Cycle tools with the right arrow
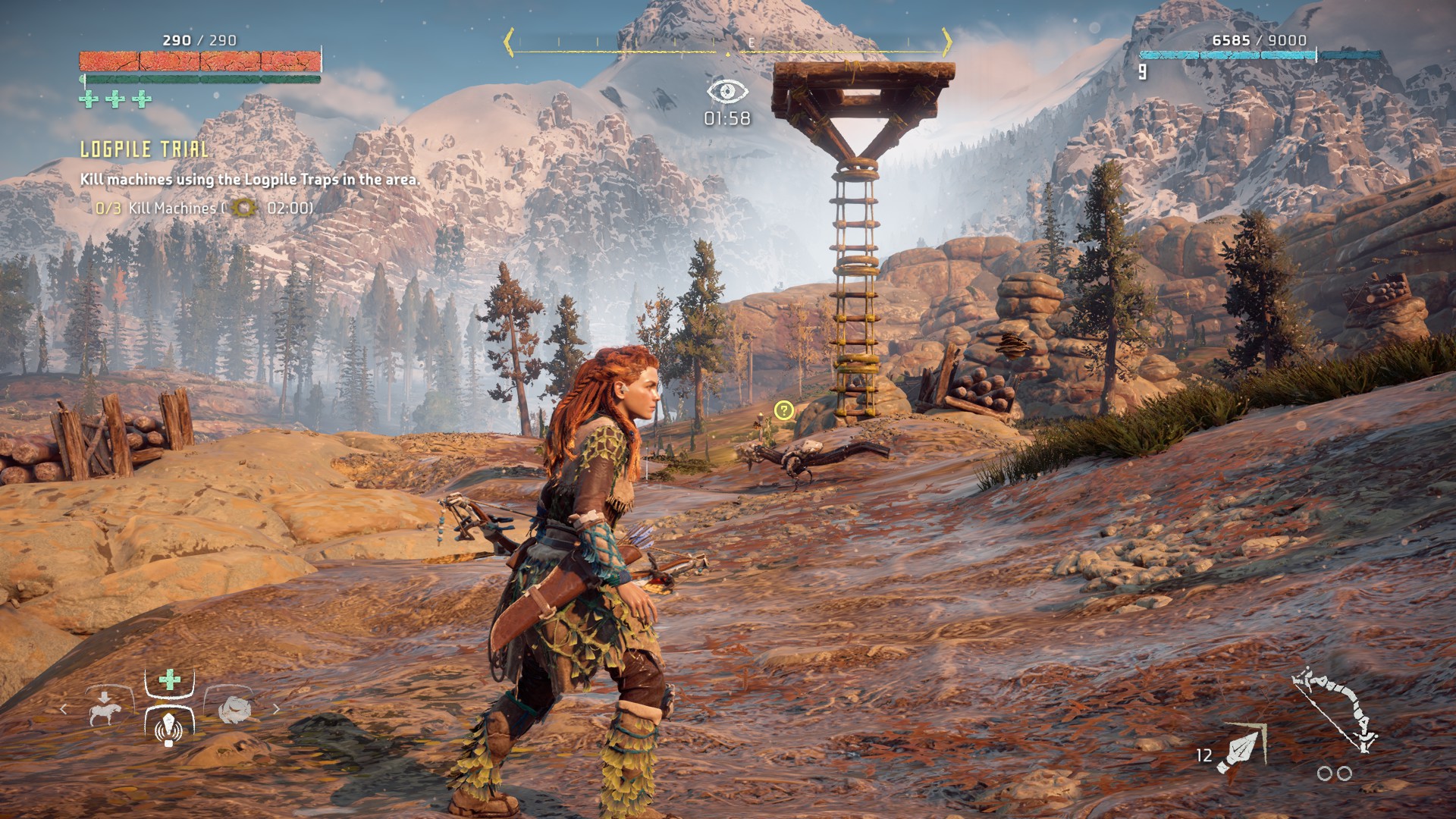This screenshot has width=1456, height=819. 276,709
